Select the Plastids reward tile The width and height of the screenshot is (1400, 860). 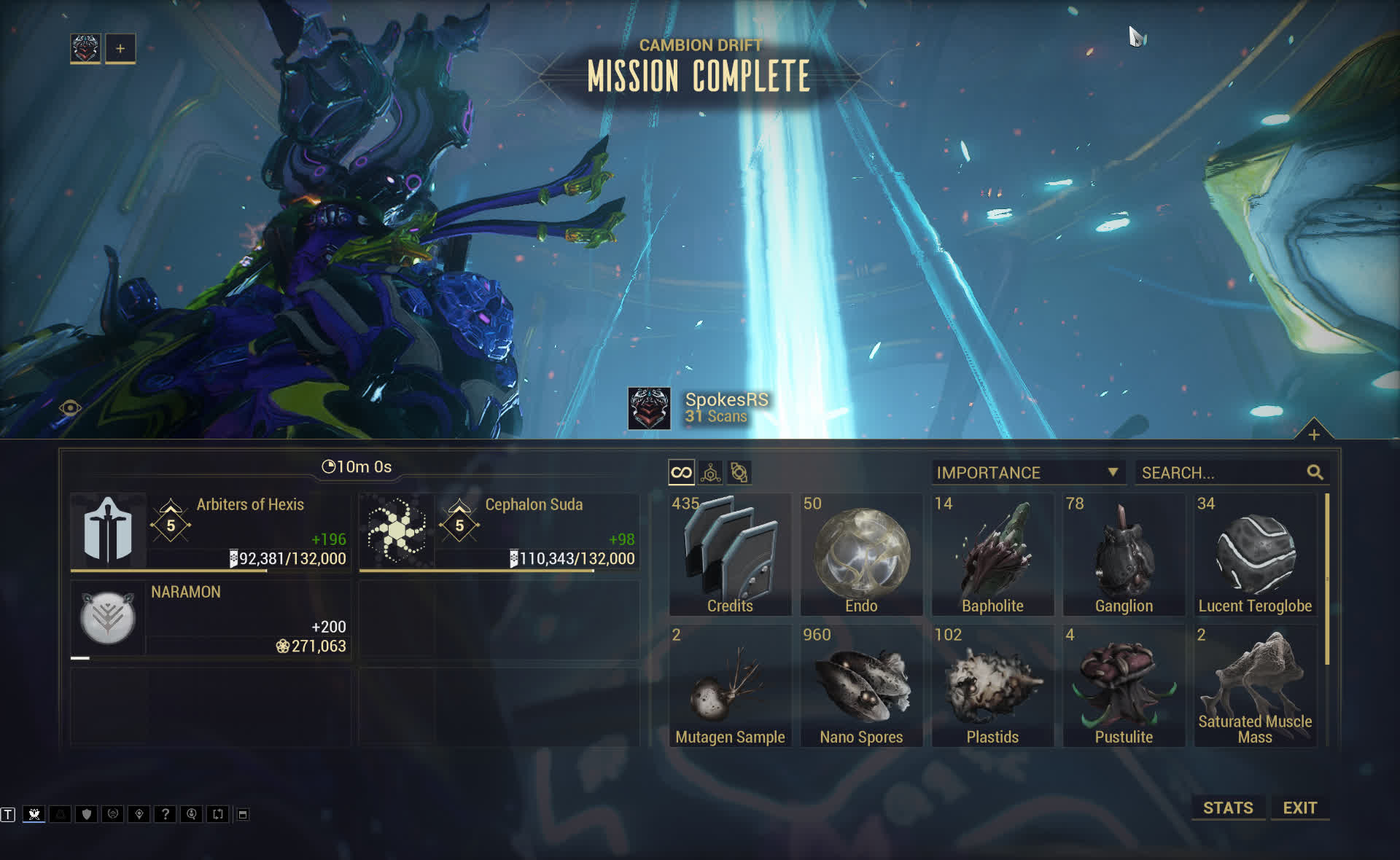pyautogui.click(x=992, y=685)
